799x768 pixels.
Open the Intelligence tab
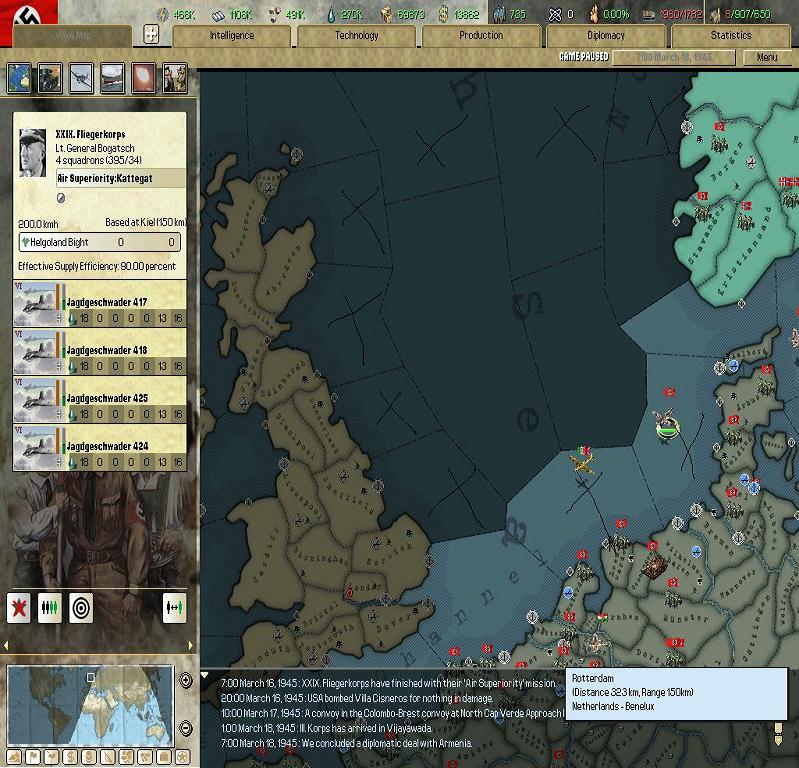pyautogui.click(x=231, y=36)
